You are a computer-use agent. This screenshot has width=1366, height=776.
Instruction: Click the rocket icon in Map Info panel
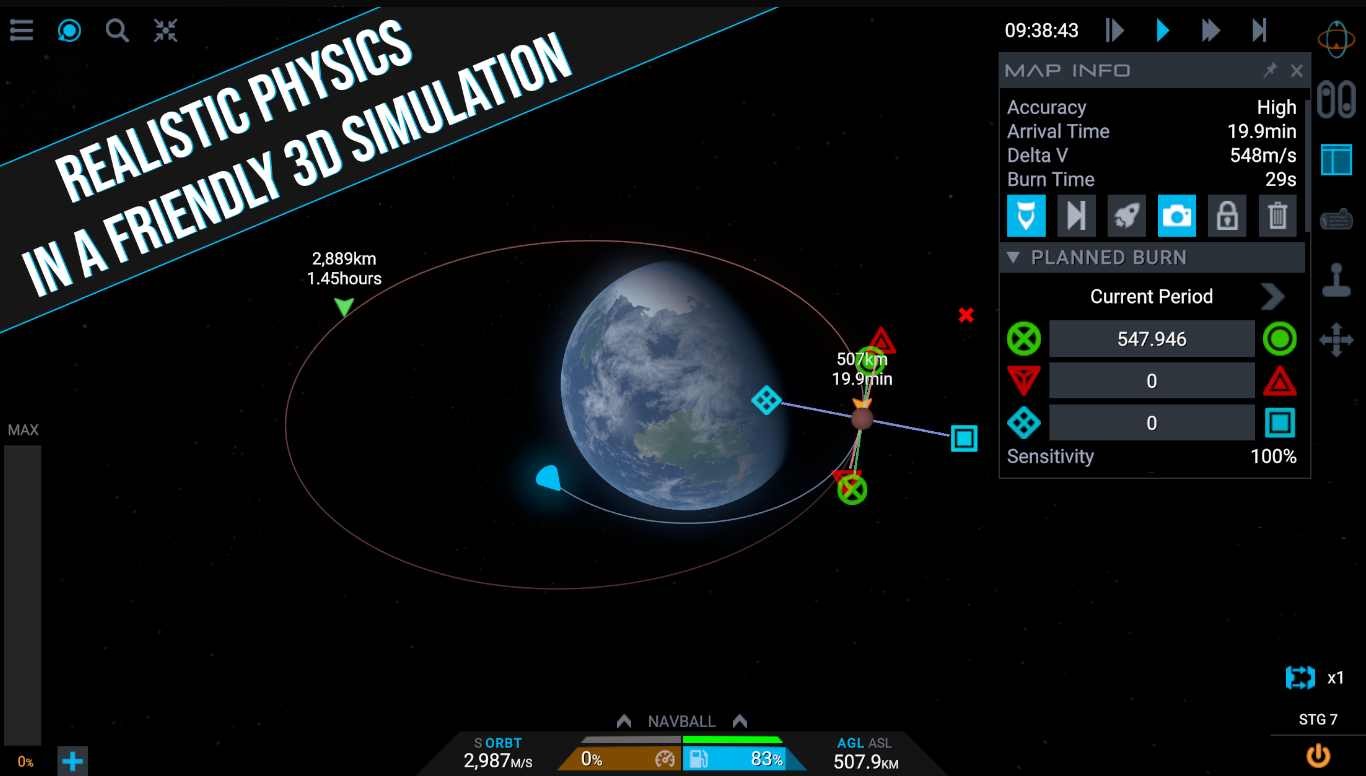point(1127,215)
